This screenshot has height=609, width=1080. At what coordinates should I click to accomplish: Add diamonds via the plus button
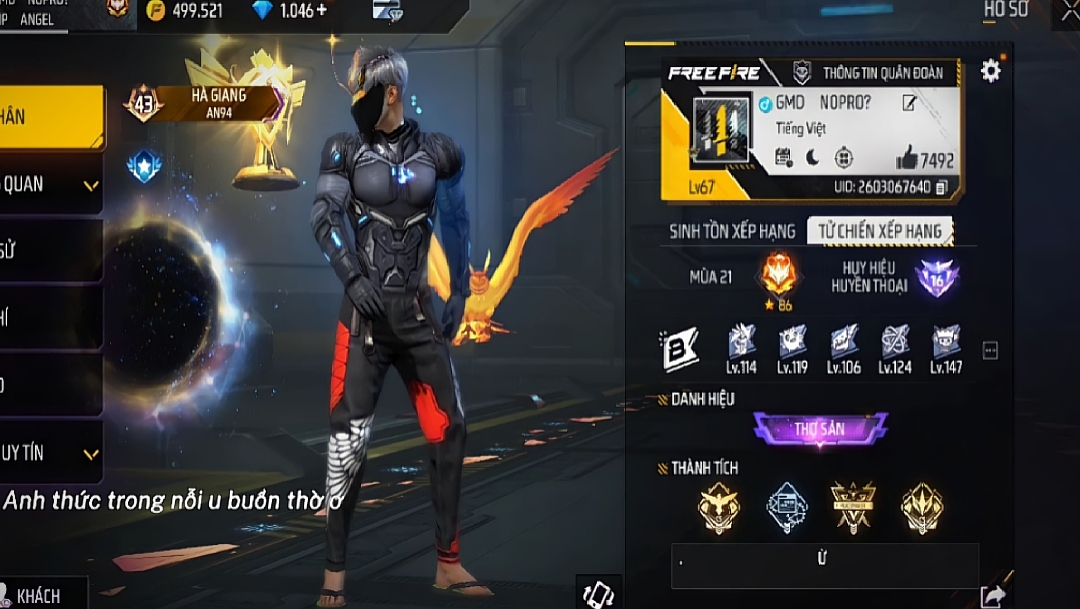point(320,11)
